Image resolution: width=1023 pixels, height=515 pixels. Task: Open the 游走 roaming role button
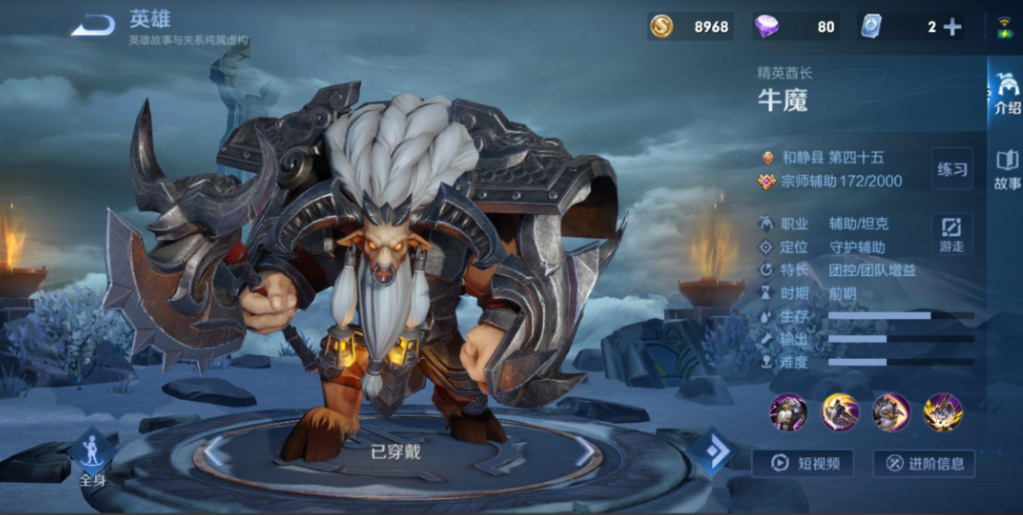[951, 233]
